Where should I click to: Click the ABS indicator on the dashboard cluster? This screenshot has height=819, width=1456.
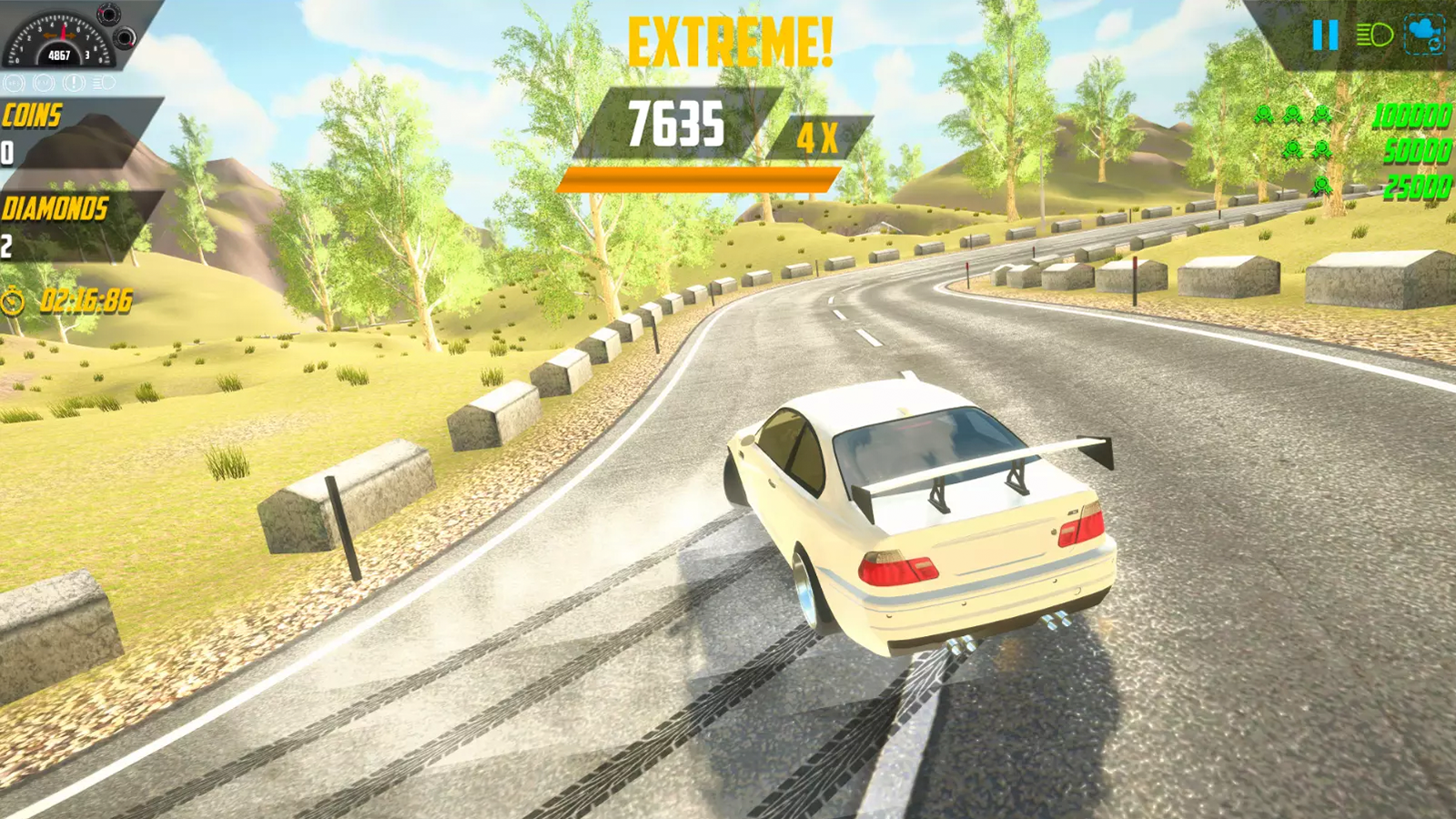coord(15,84)
